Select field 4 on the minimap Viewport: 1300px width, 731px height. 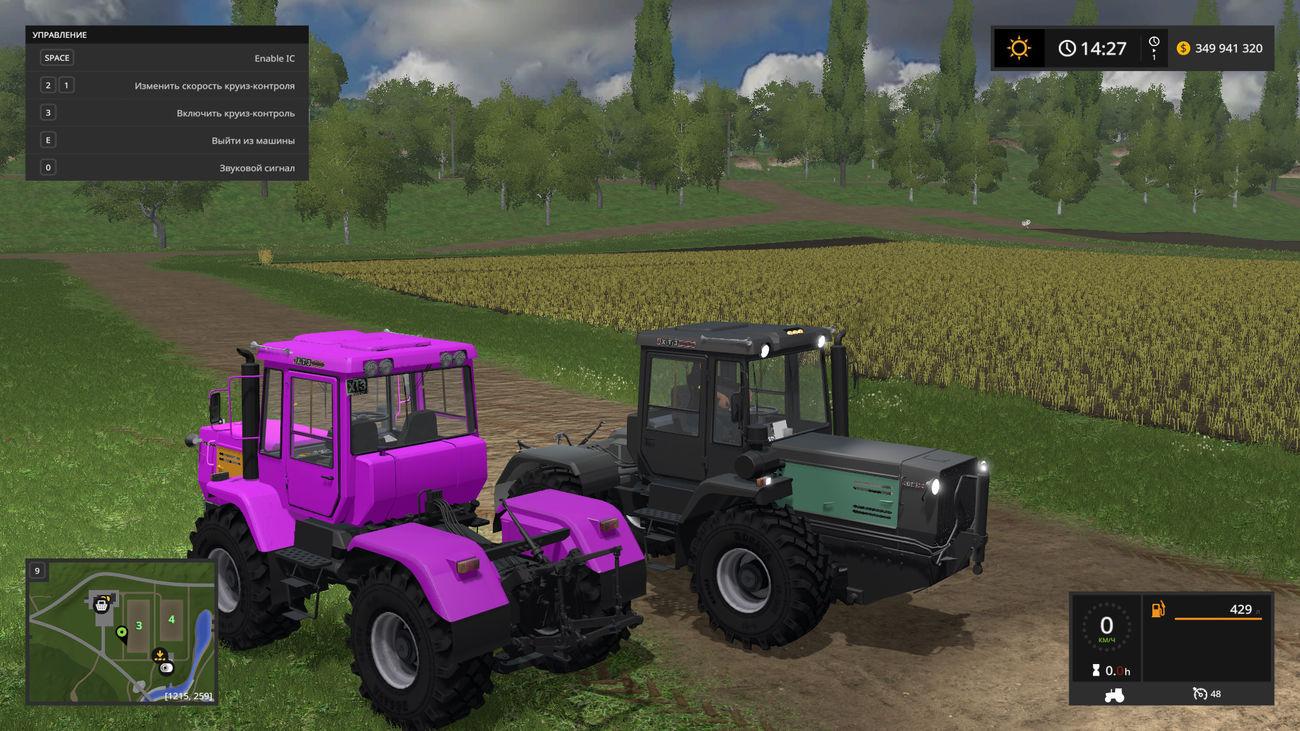click(171, 619)
